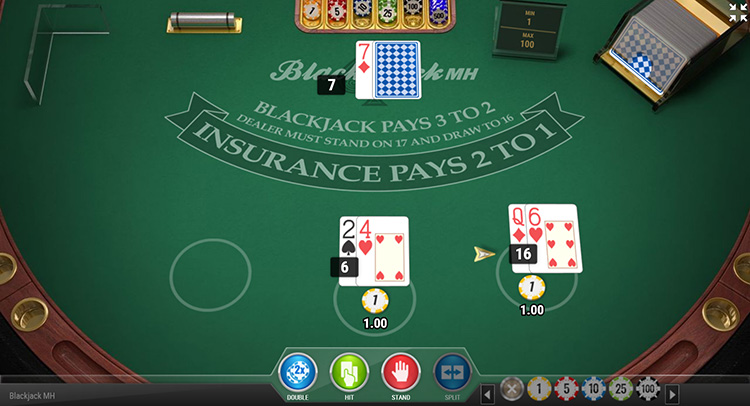Screen dimensions: 750x406
Task: Hit to draw another card
Action: pos(350,372)
